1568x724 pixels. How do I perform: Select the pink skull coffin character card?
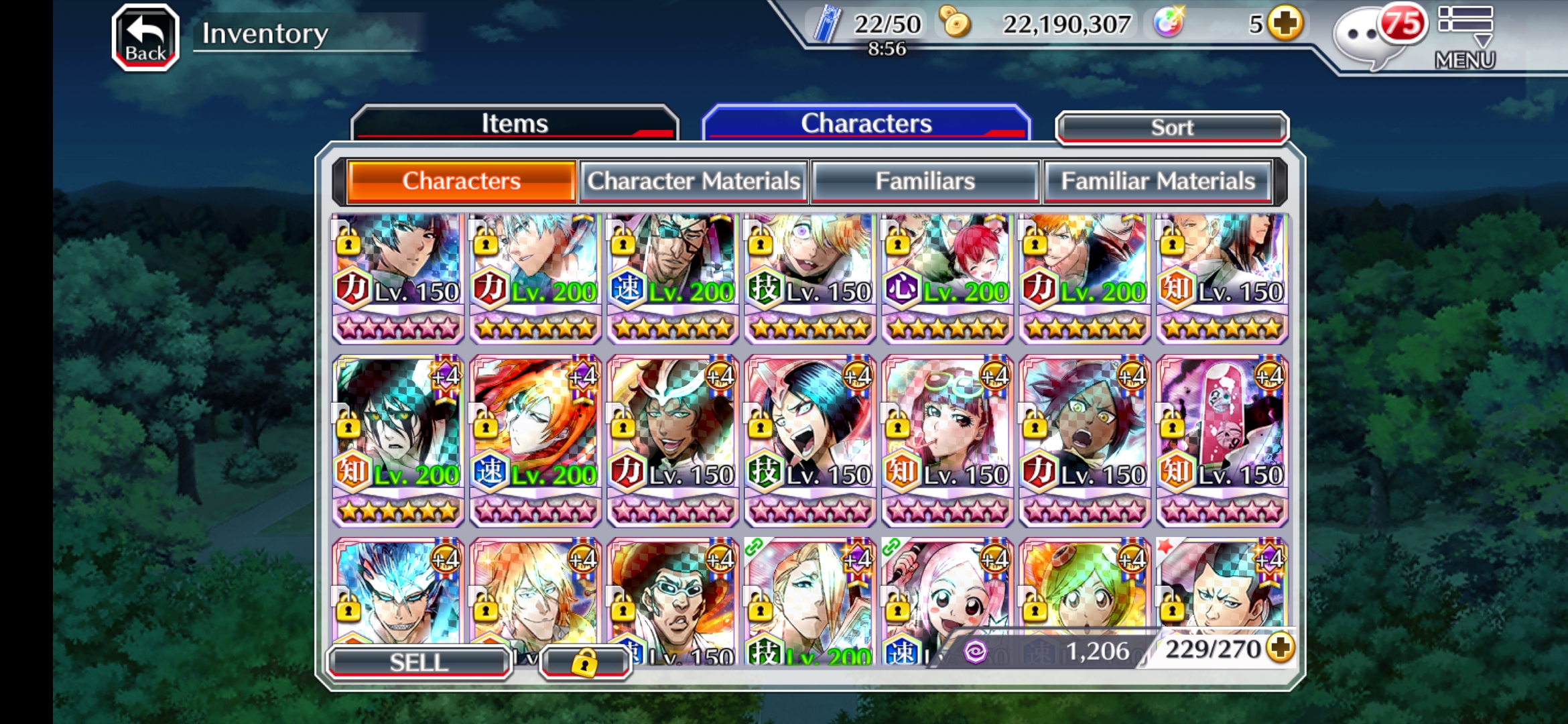1222,439
